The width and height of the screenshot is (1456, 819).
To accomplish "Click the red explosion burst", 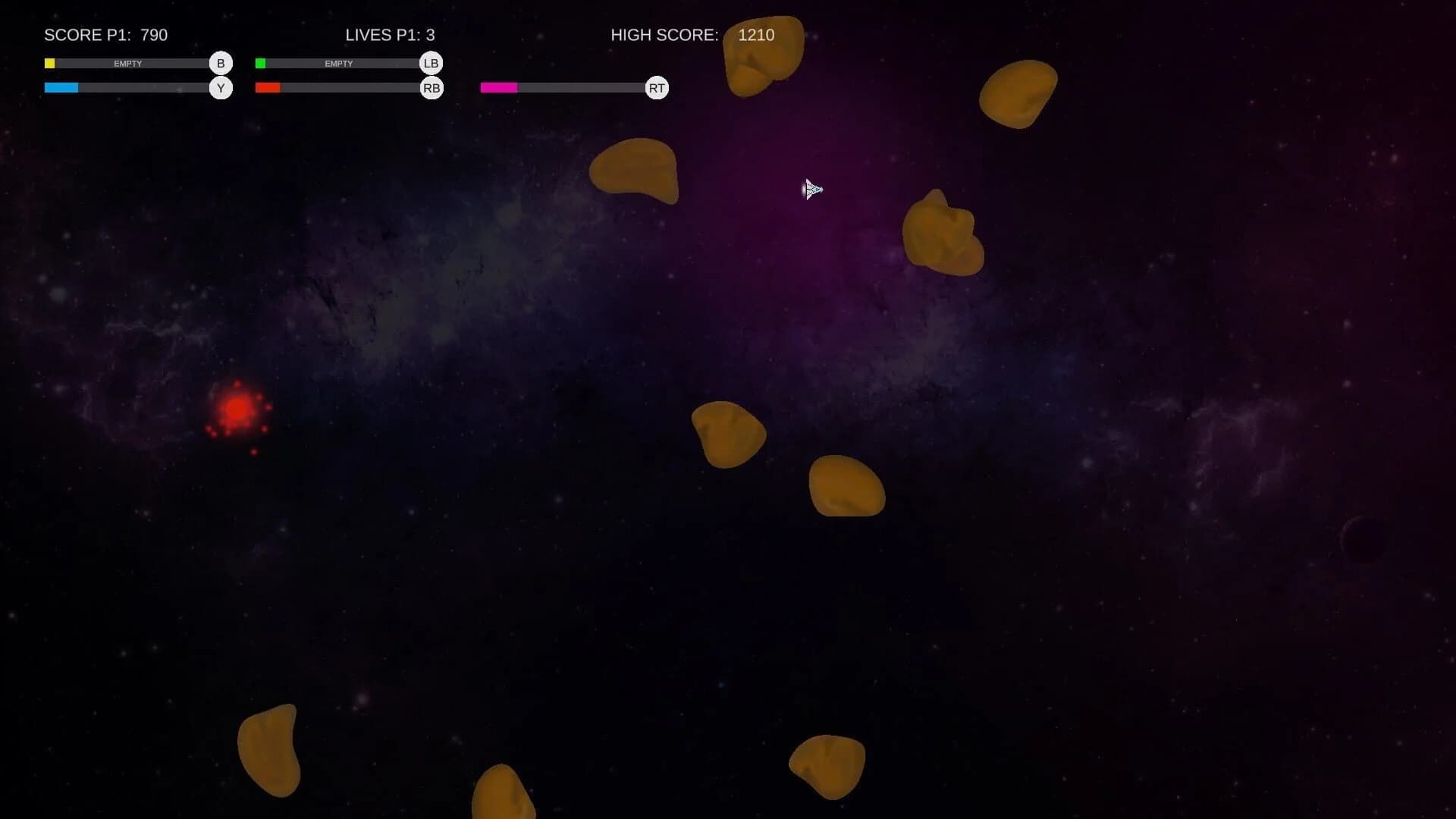I will click(x=237, y=410).
